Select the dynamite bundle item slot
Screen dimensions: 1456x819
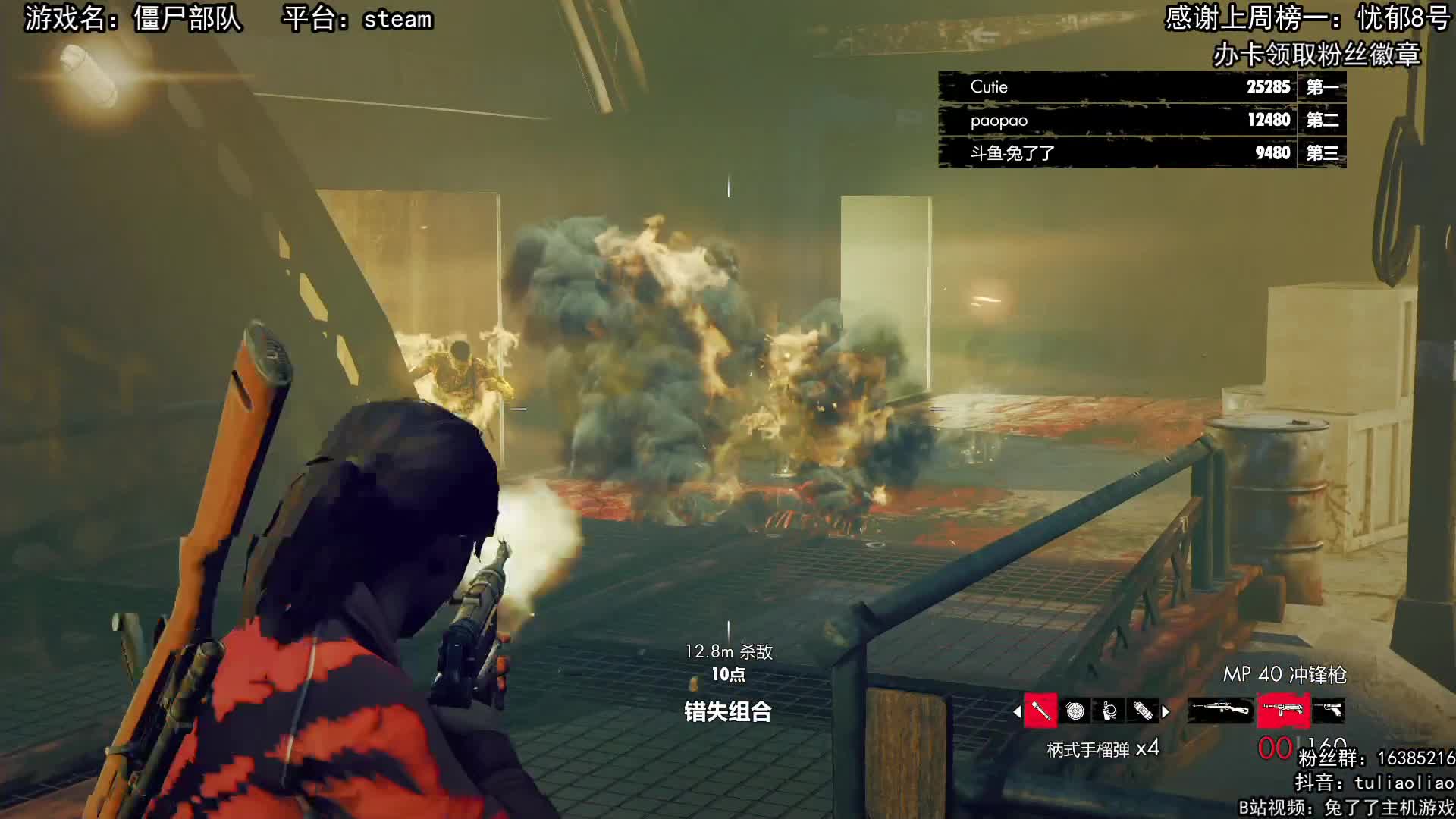tap(1143, 711)
